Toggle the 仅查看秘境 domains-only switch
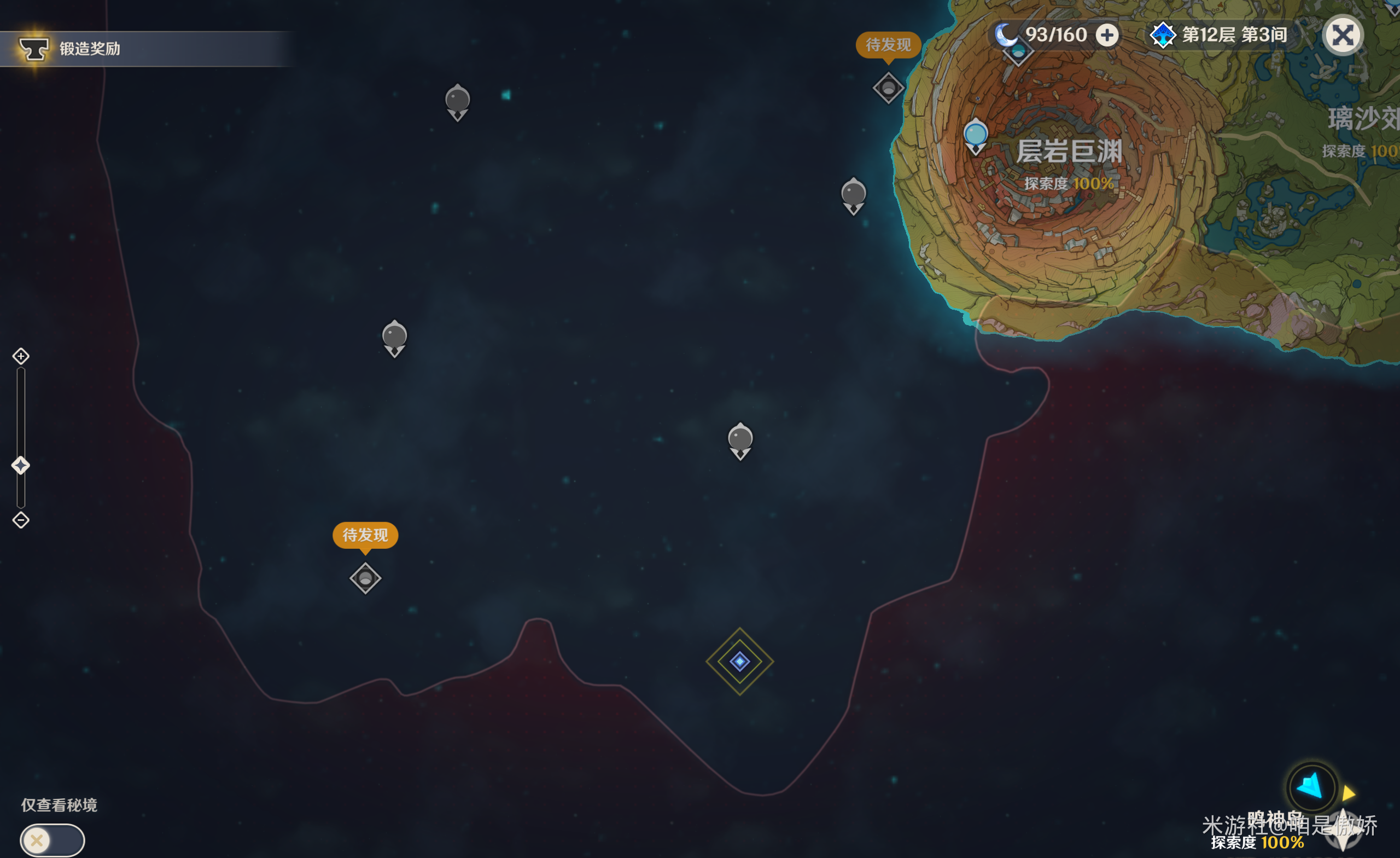The height and width of the screenshot is (858, 1400). pos(52,840)
